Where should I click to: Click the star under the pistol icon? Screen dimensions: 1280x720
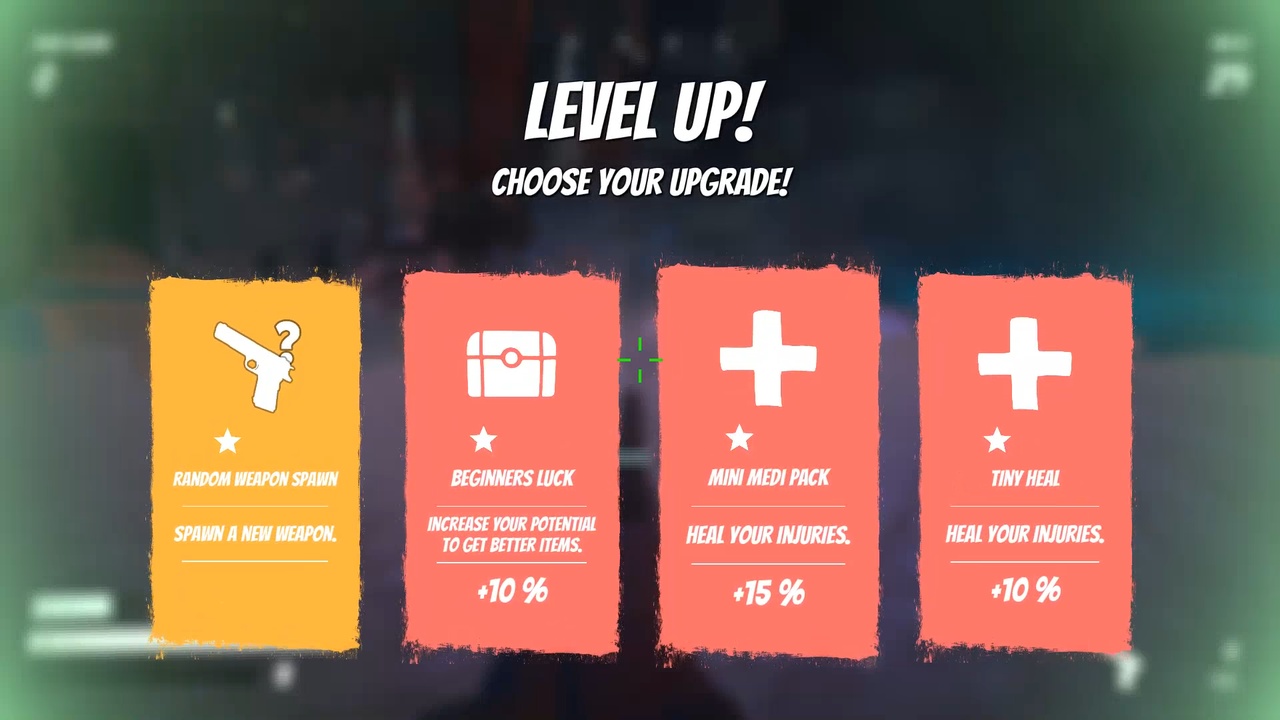point(228,441)
